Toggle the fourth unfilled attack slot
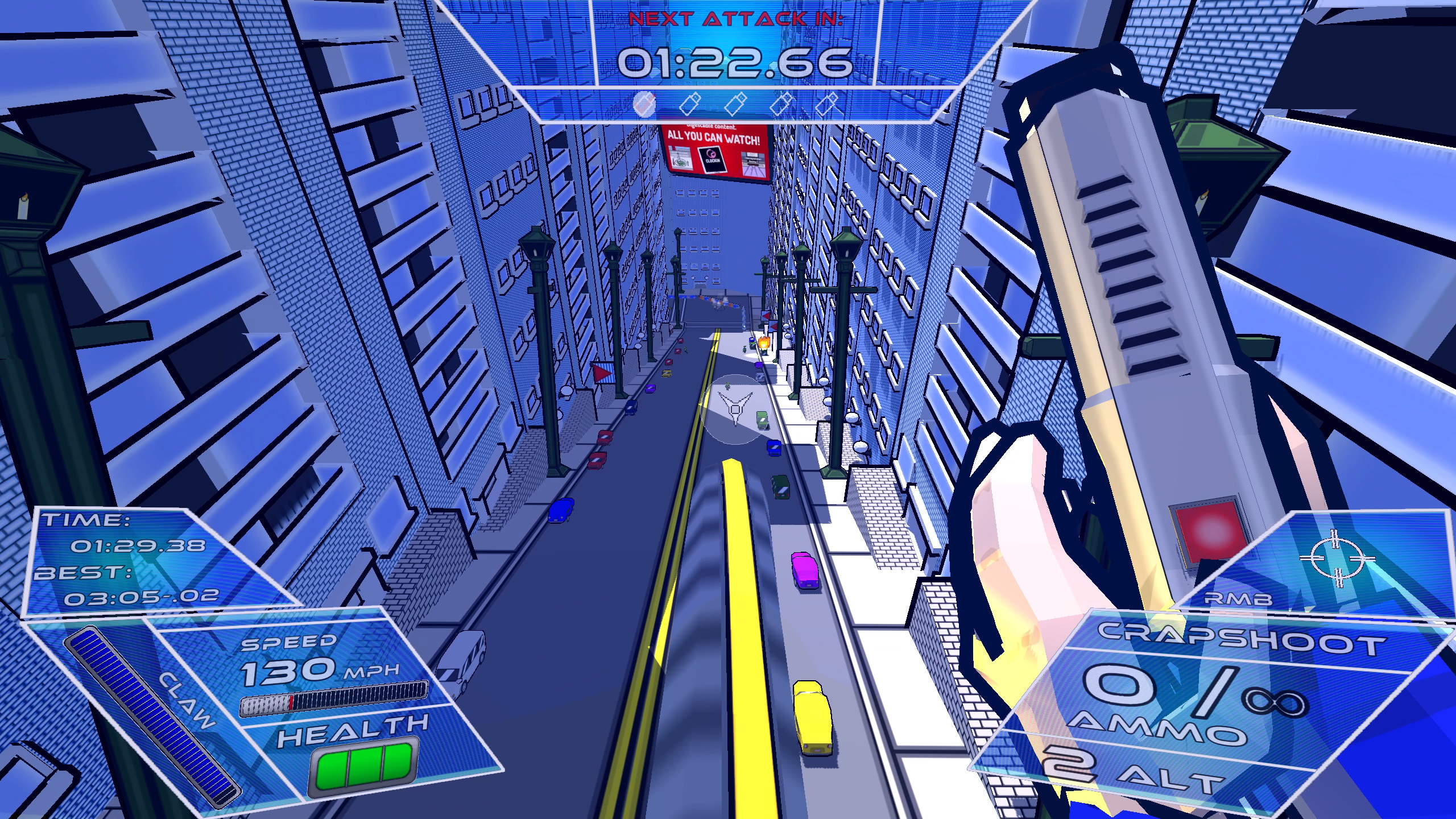Screen dimensions: 1456x819 point(782,105)
